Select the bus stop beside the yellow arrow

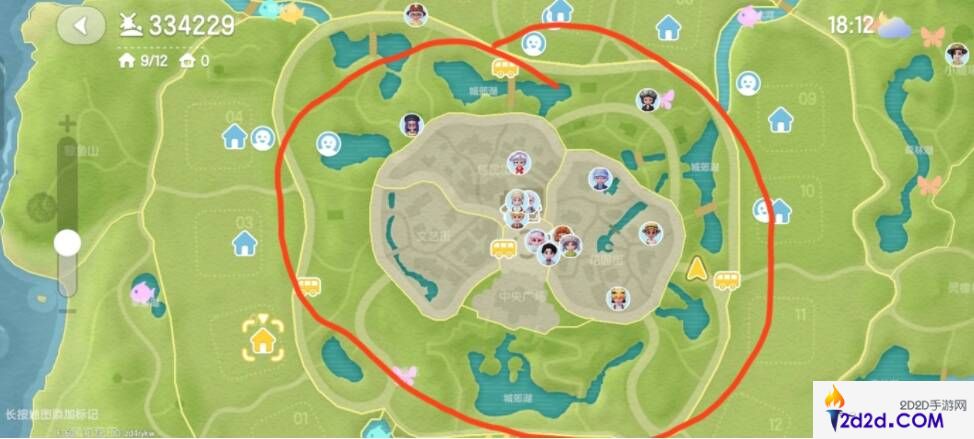point(726,281)
